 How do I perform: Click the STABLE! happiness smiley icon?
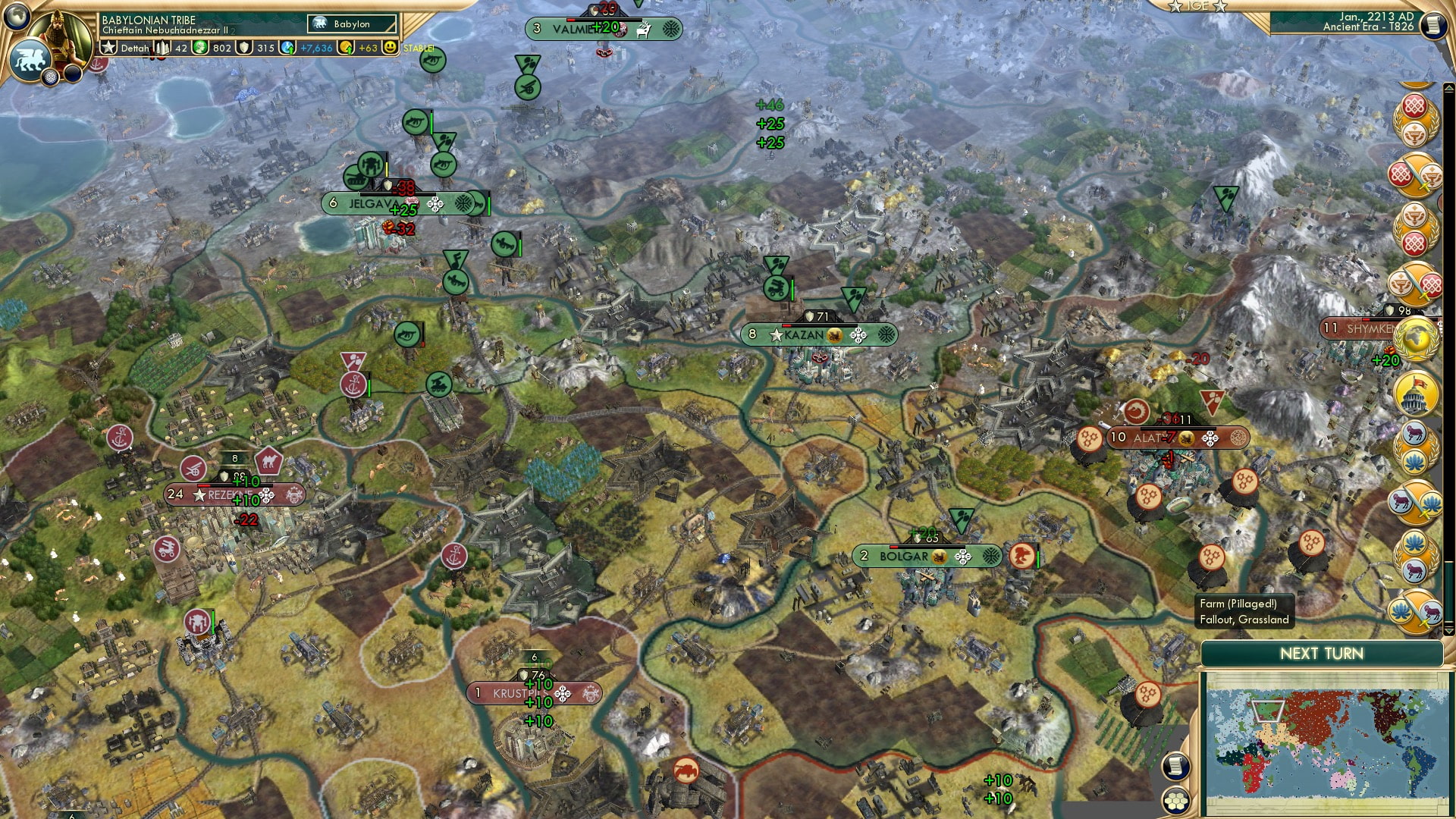[390, 49]
